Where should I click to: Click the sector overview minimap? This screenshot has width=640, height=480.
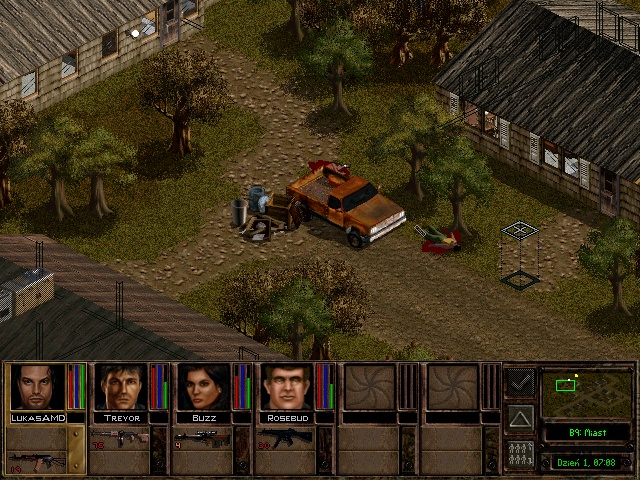tap(586, 393)
